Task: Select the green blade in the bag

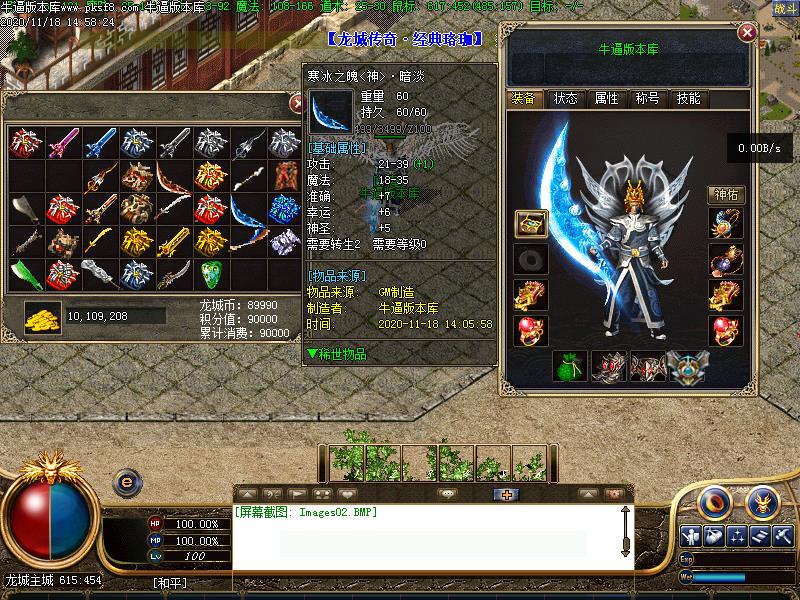Action: point(25,273)
